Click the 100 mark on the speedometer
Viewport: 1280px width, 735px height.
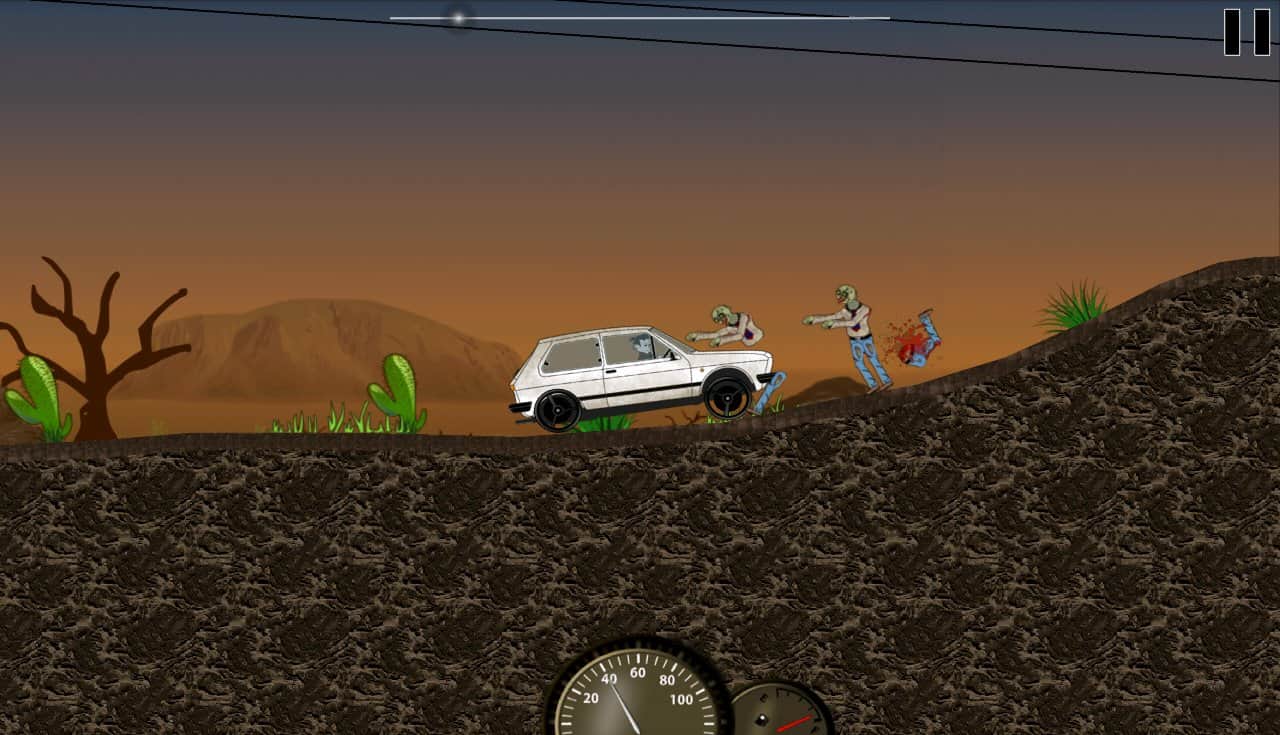(680, 699)
